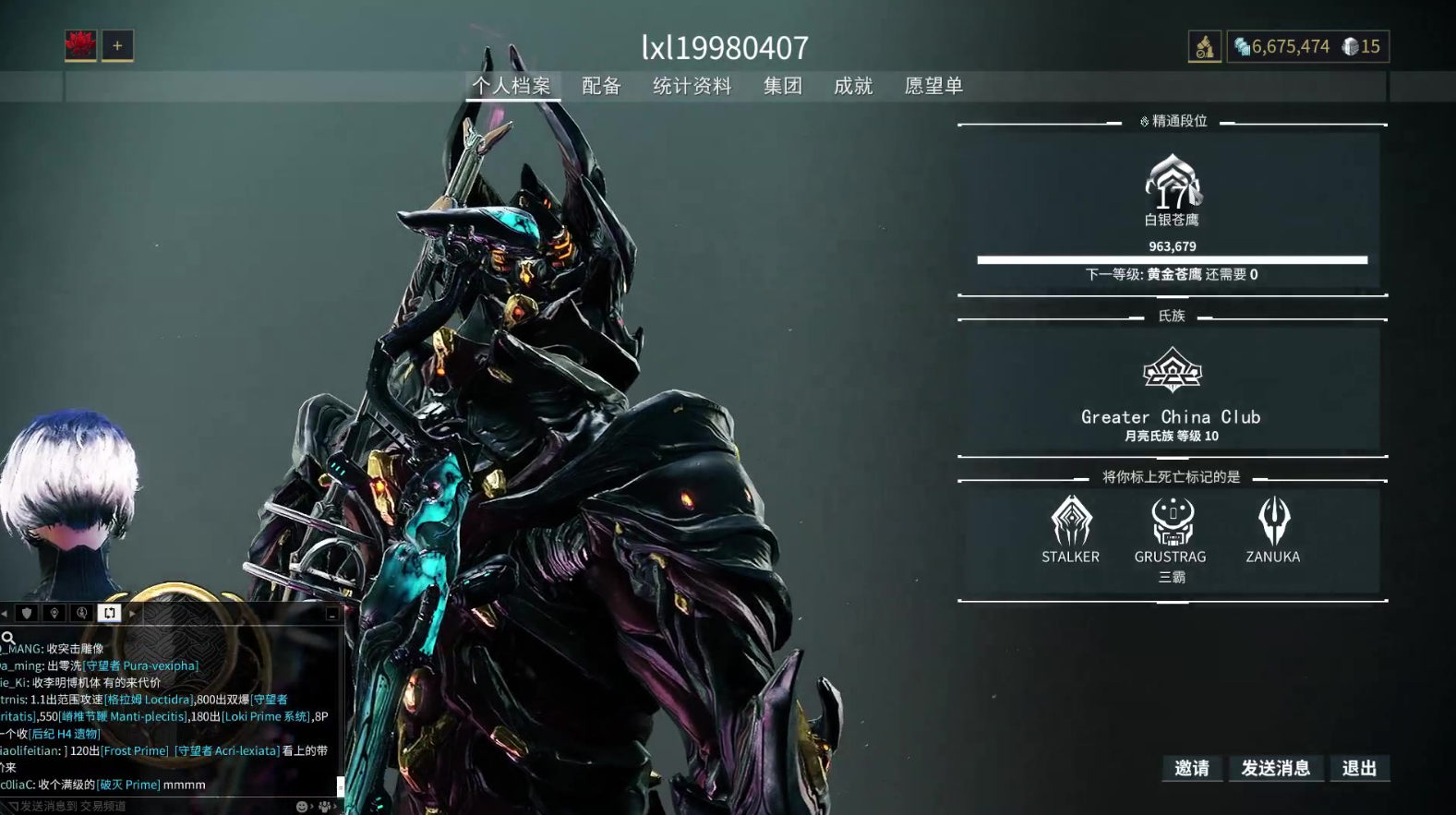Open the chat emoji picker

(x=301, y=806)
